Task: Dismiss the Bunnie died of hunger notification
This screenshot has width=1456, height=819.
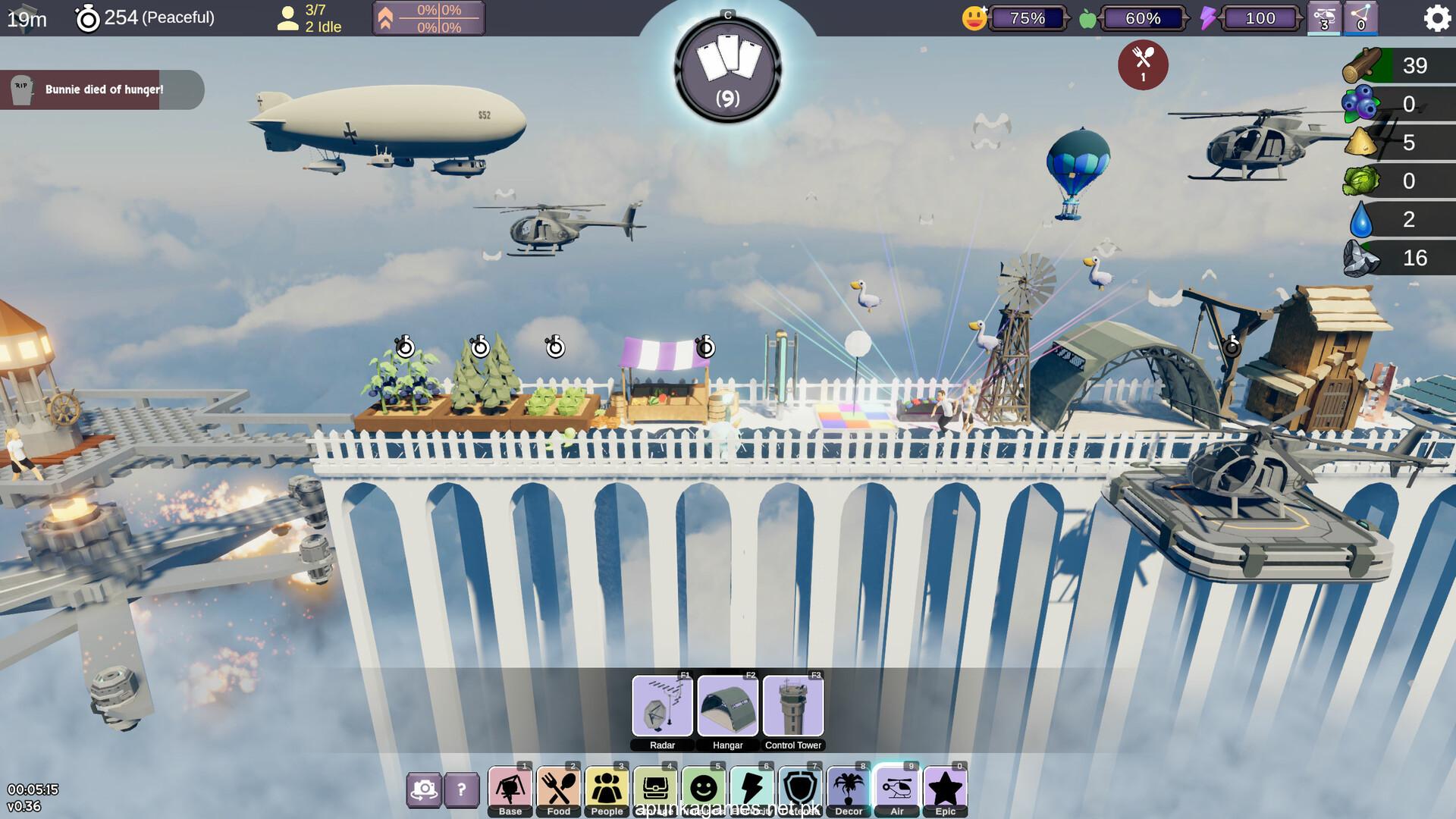Action: pyautogui.click(x=102, y=89)
